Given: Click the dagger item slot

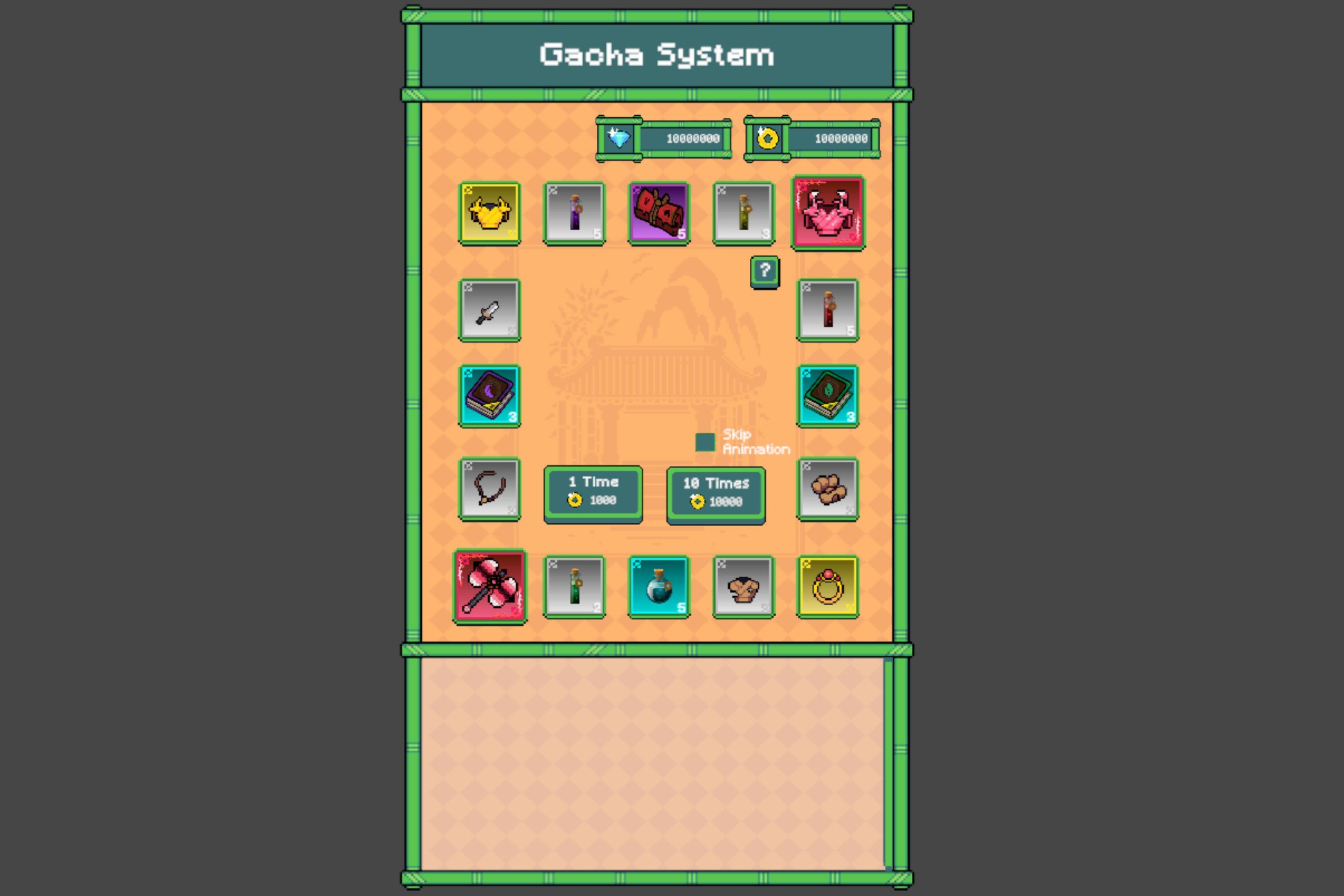Looking at the screenshot, I should (x=489, y=310).
